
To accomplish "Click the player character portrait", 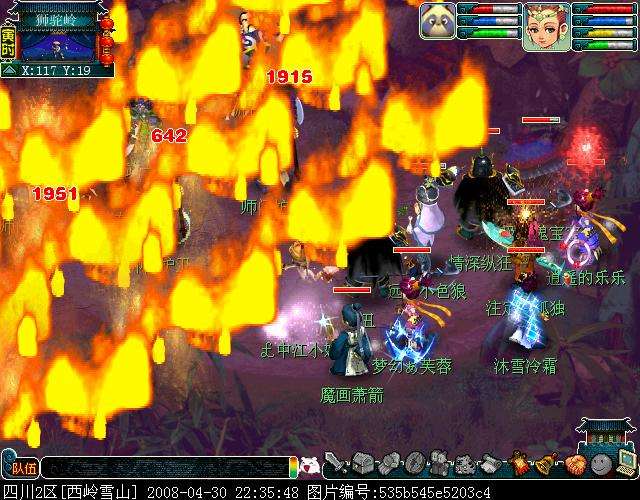I will click(544, 24).
